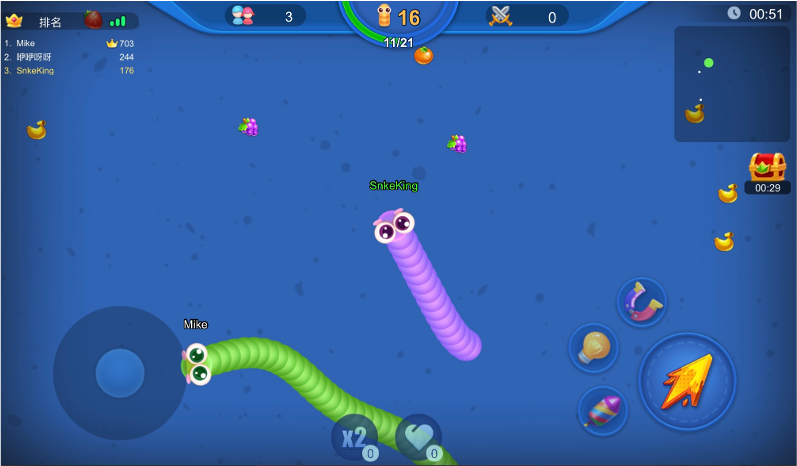
Task: Select SnkeKing's row in the leaderboard
Action: pyautogui.click(x=69, y=71)
